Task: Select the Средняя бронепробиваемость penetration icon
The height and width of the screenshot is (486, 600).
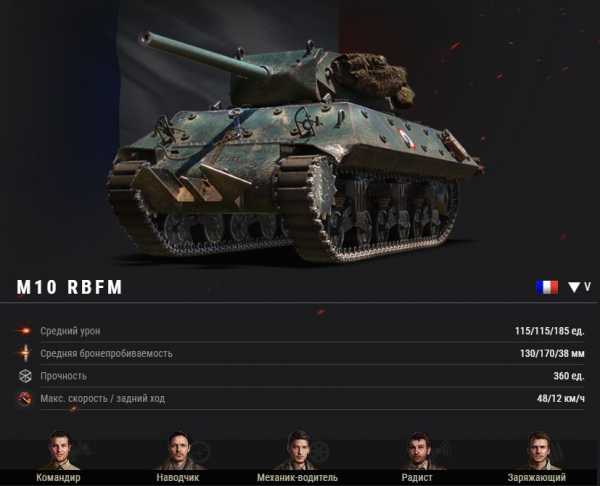Action: 24,353
